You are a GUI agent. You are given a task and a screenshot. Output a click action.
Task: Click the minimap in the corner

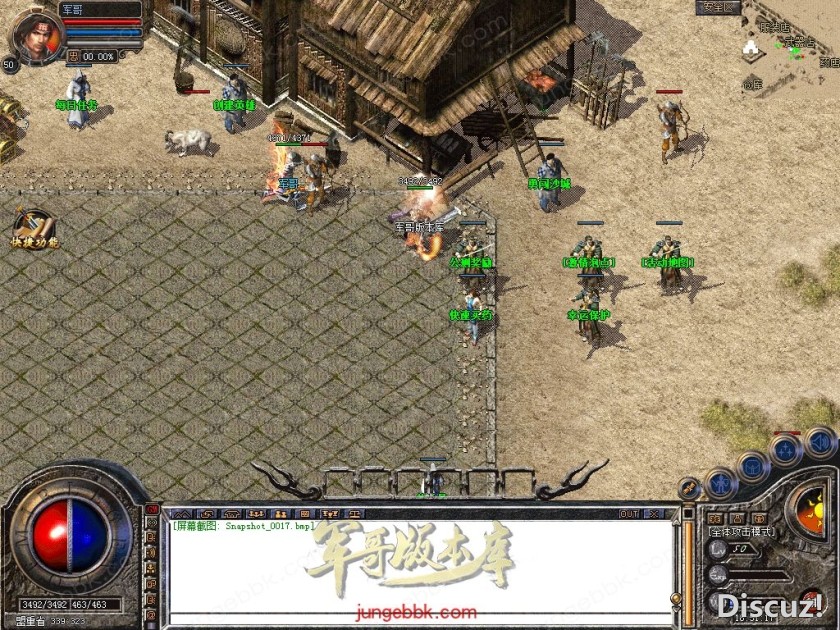[x=789, y=45]
